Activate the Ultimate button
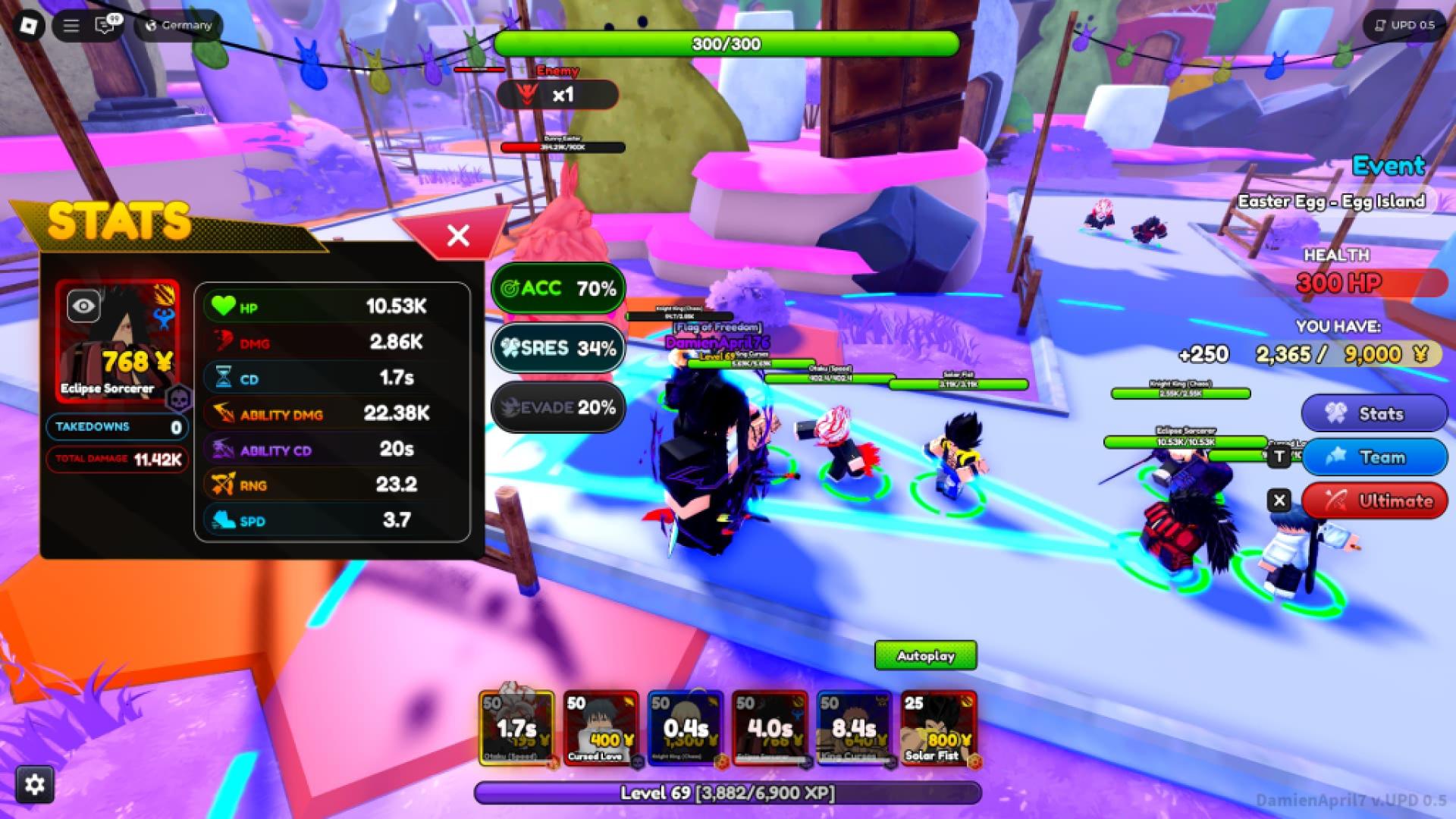 tap(1376, 500)
